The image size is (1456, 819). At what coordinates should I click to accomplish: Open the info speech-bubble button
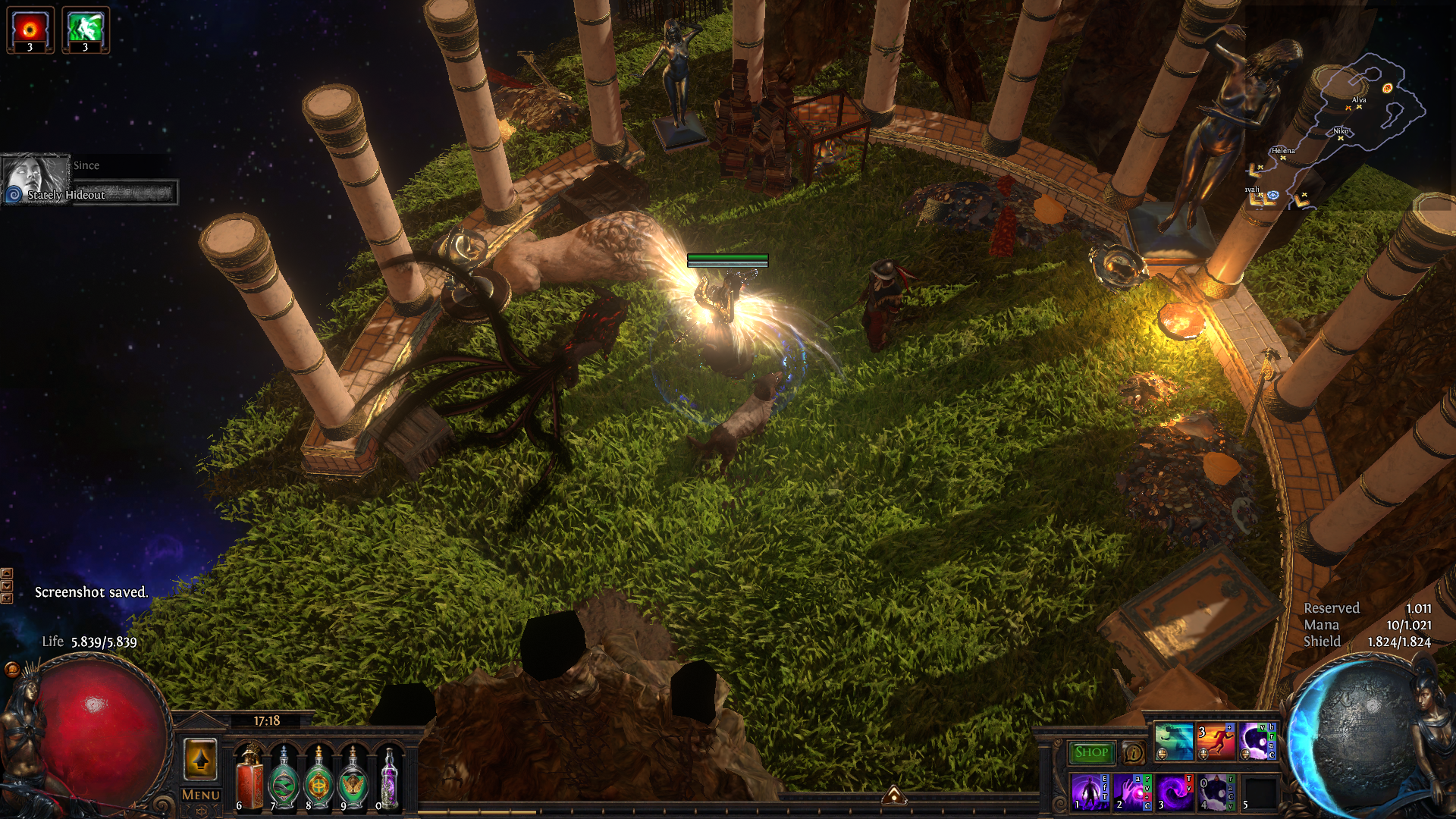tap(1133, 753)
